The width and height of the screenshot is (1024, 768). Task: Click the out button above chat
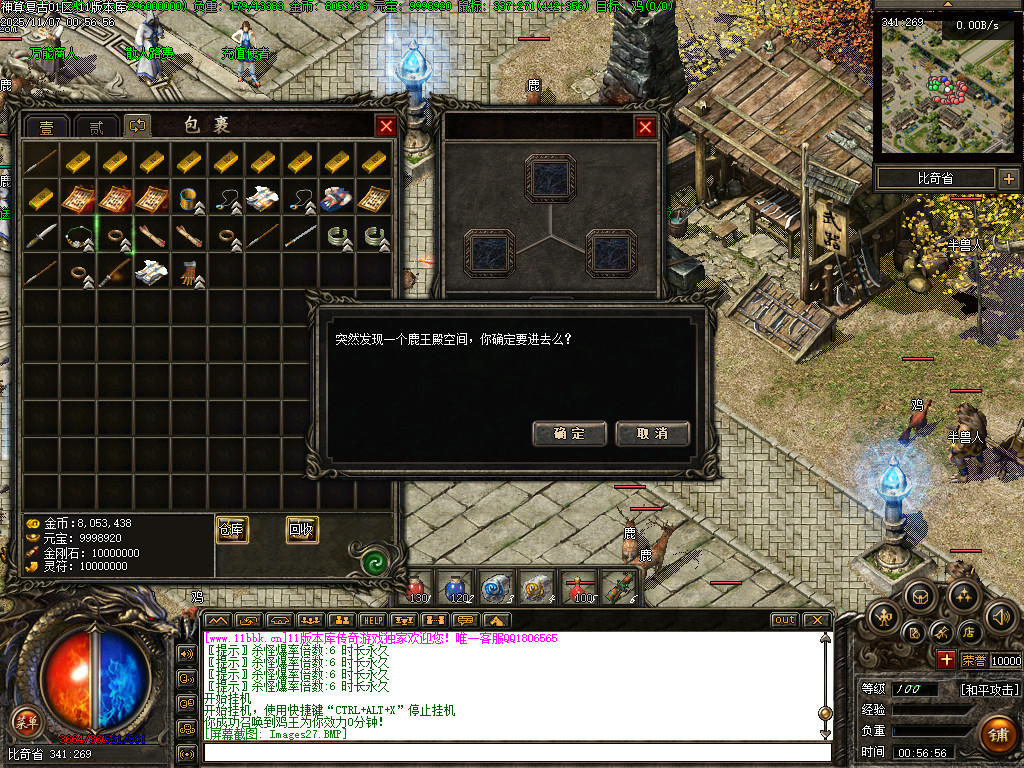pyautogui.click(x=785, y=620)
